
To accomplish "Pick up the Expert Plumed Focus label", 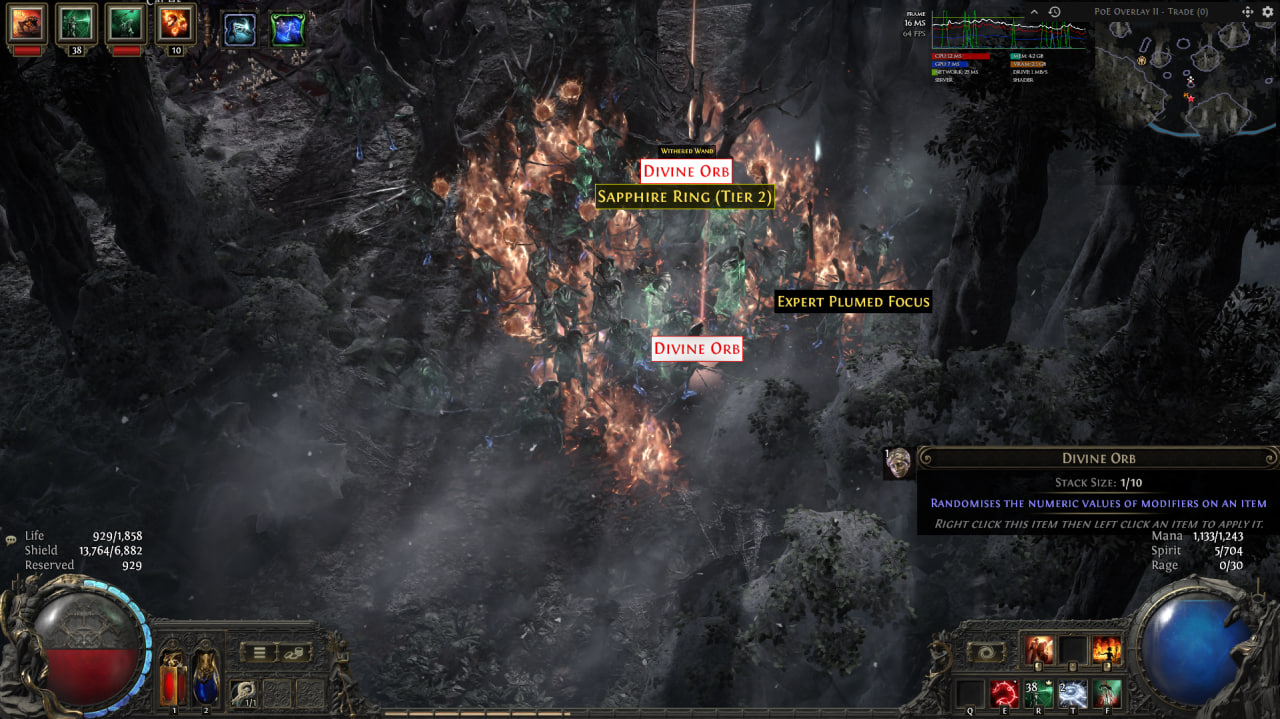I will tap(853, 301).
